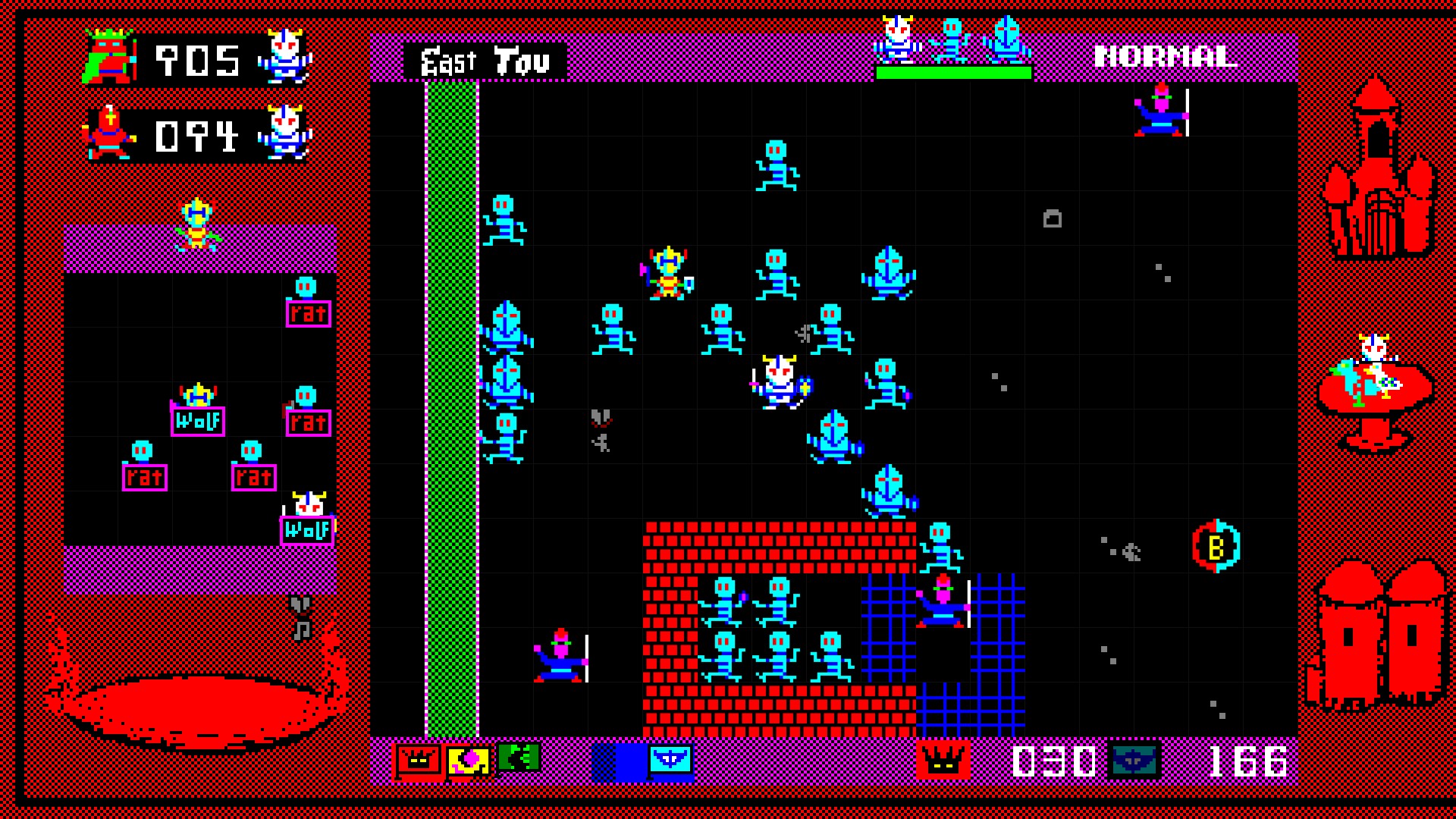Click the score counter showing 905

click(199, 61)
